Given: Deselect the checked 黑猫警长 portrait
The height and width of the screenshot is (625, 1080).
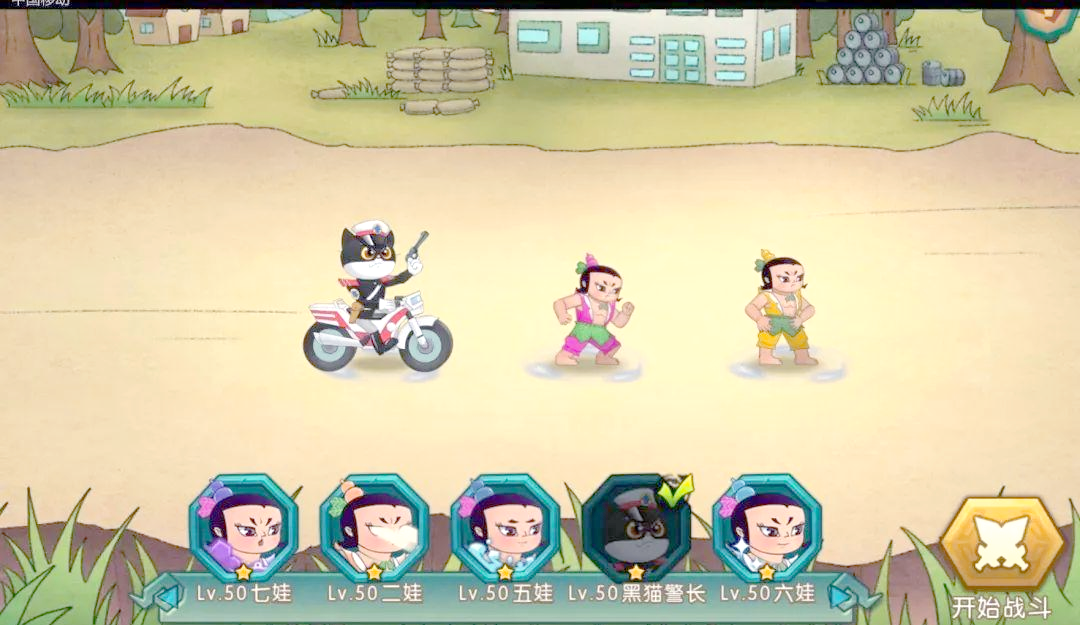Looking at the screenshot, I should (636, 528).
